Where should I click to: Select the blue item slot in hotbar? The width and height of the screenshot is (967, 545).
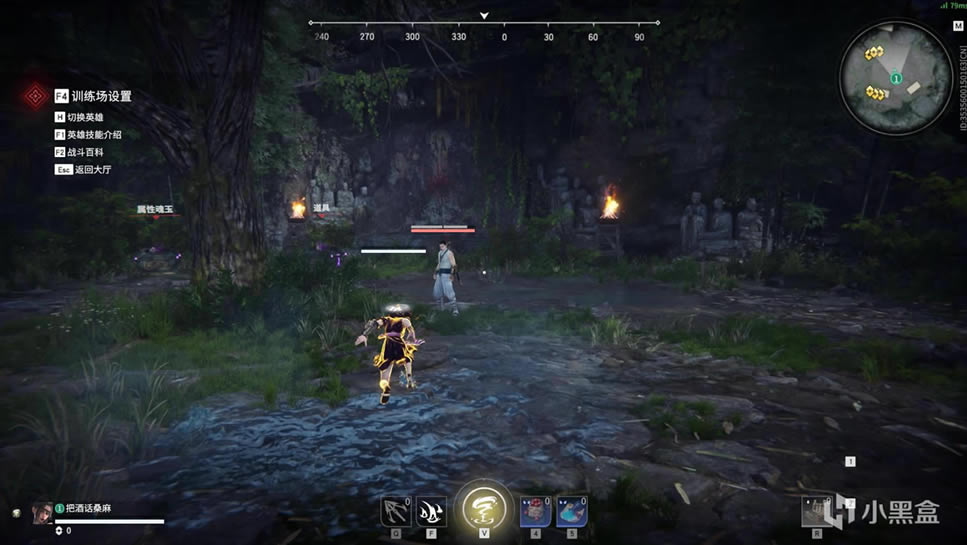point(572,511)
